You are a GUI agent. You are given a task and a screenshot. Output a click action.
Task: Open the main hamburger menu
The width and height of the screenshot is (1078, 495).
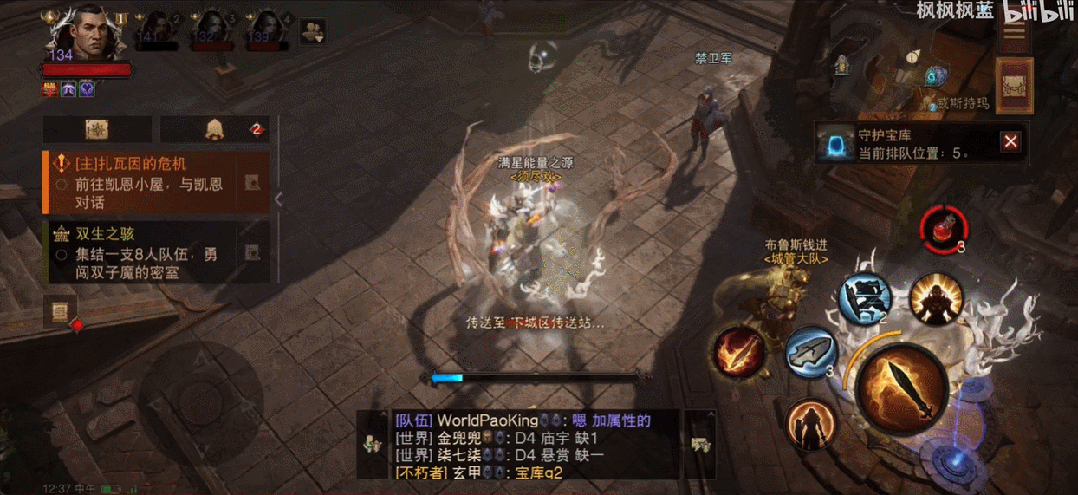(1015, 36)
